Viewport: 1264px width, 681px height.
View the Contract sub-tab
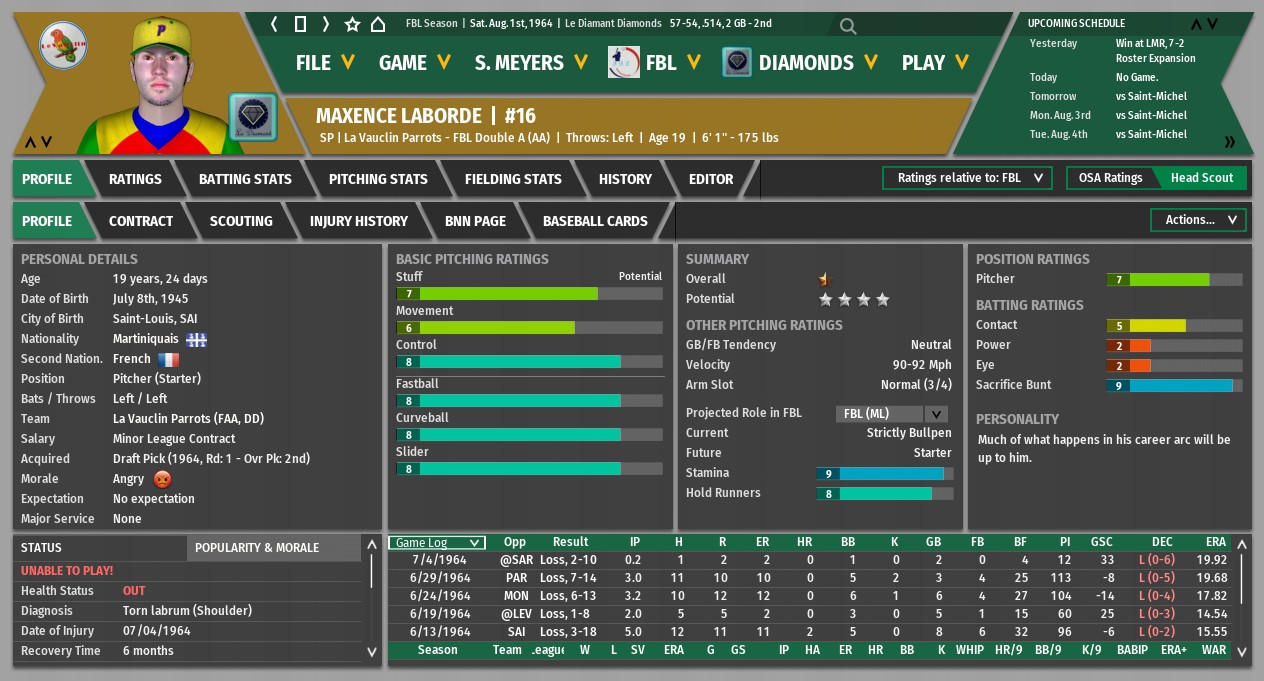(141, 221)
